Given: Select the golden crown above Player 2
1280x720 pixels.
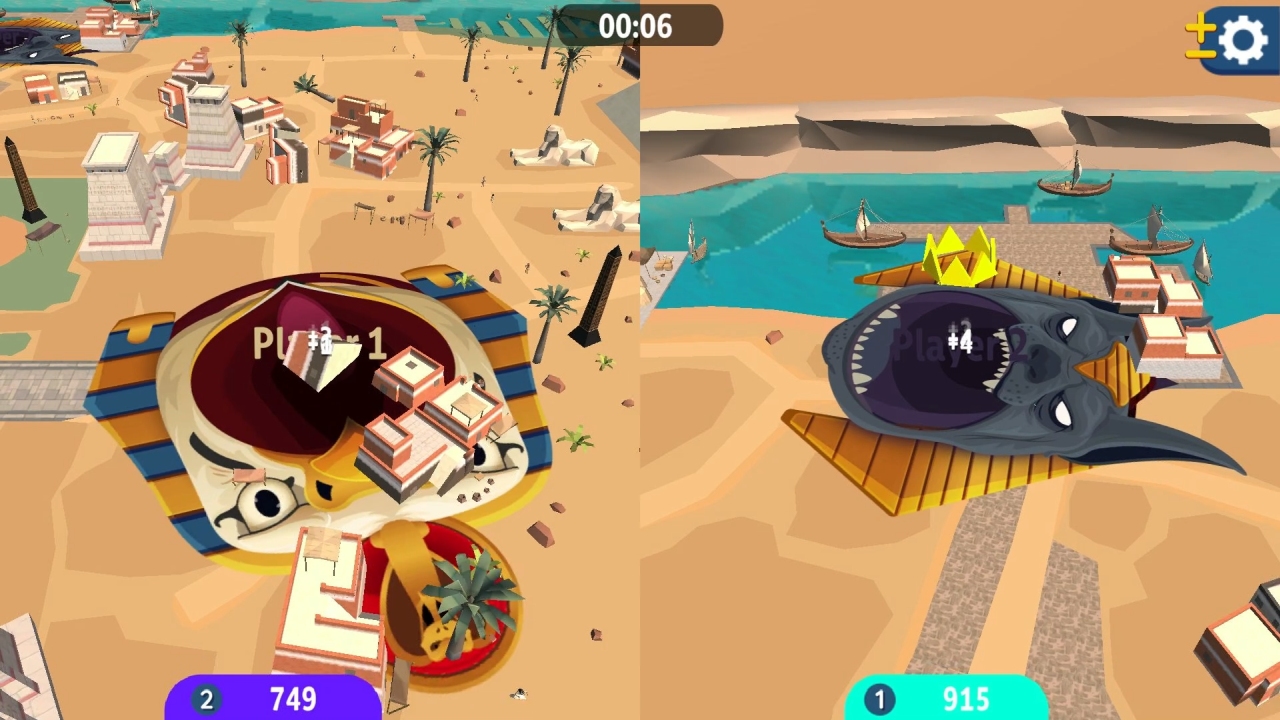Looking at the screenshot, I should pos(958,258).
